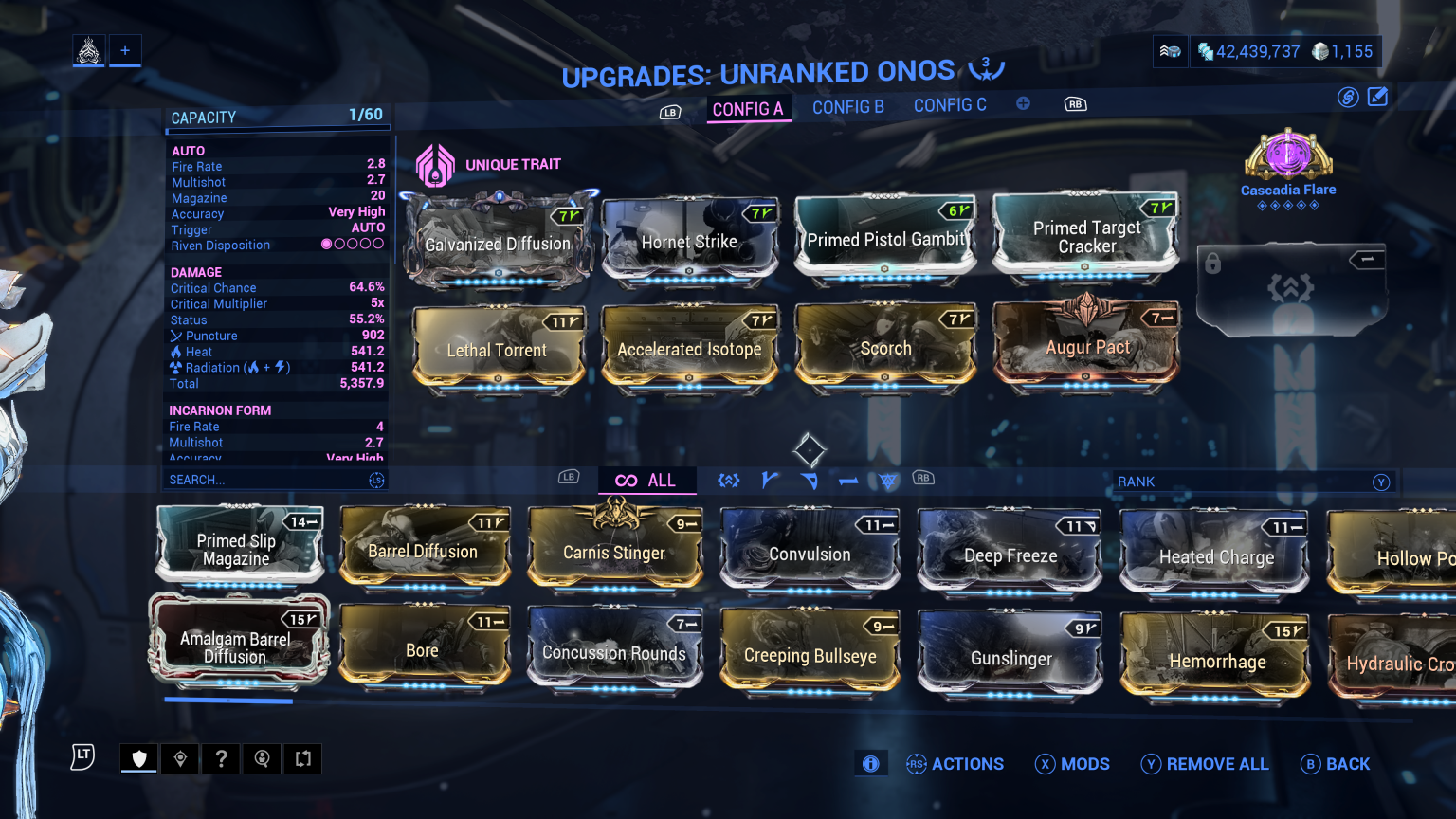Click the add new config plus button
This screenshot has width=1456, height=819.
(x=1023, y=104)
